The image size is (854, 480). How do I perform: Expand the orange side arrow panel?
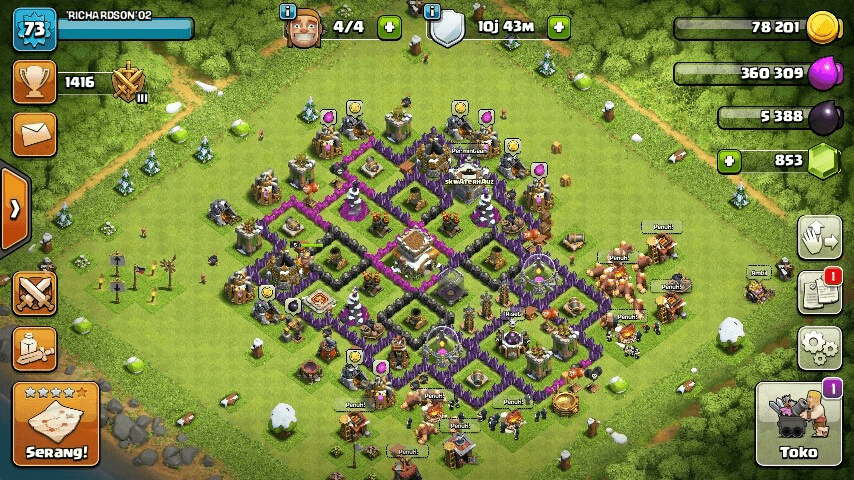[14, 209]
